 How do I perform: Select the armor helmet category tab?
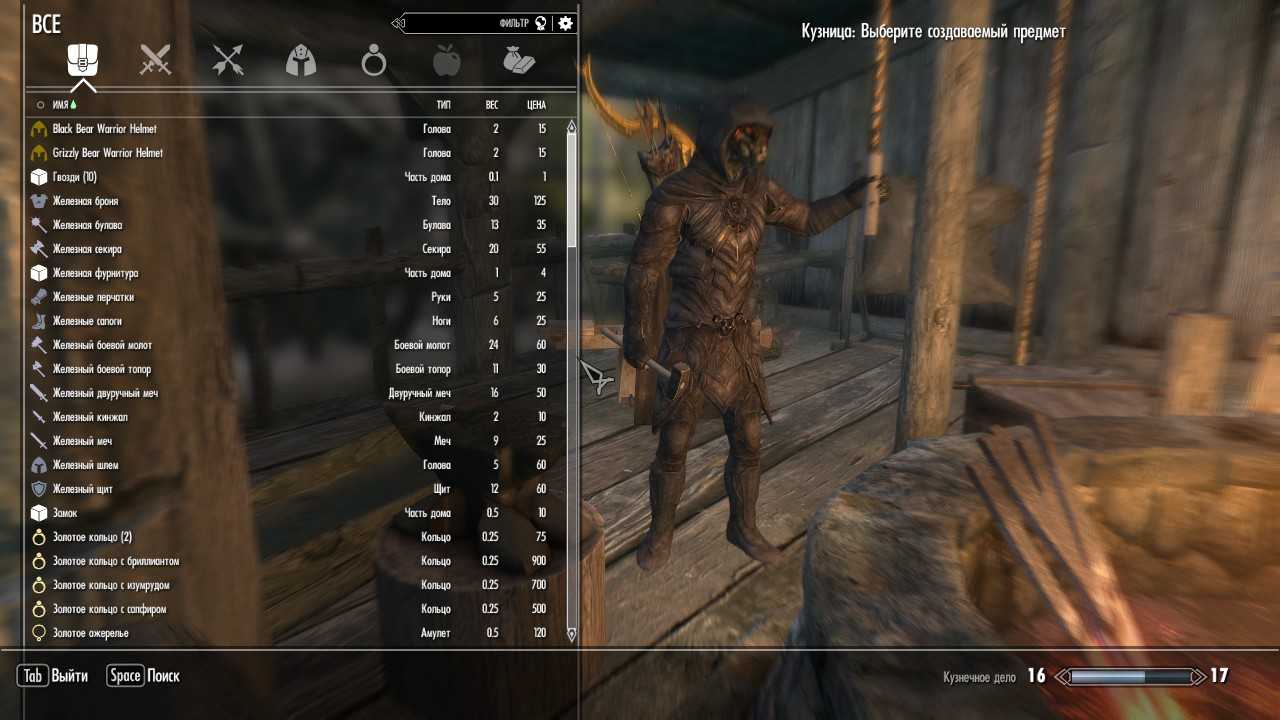(x=301, y=62)
